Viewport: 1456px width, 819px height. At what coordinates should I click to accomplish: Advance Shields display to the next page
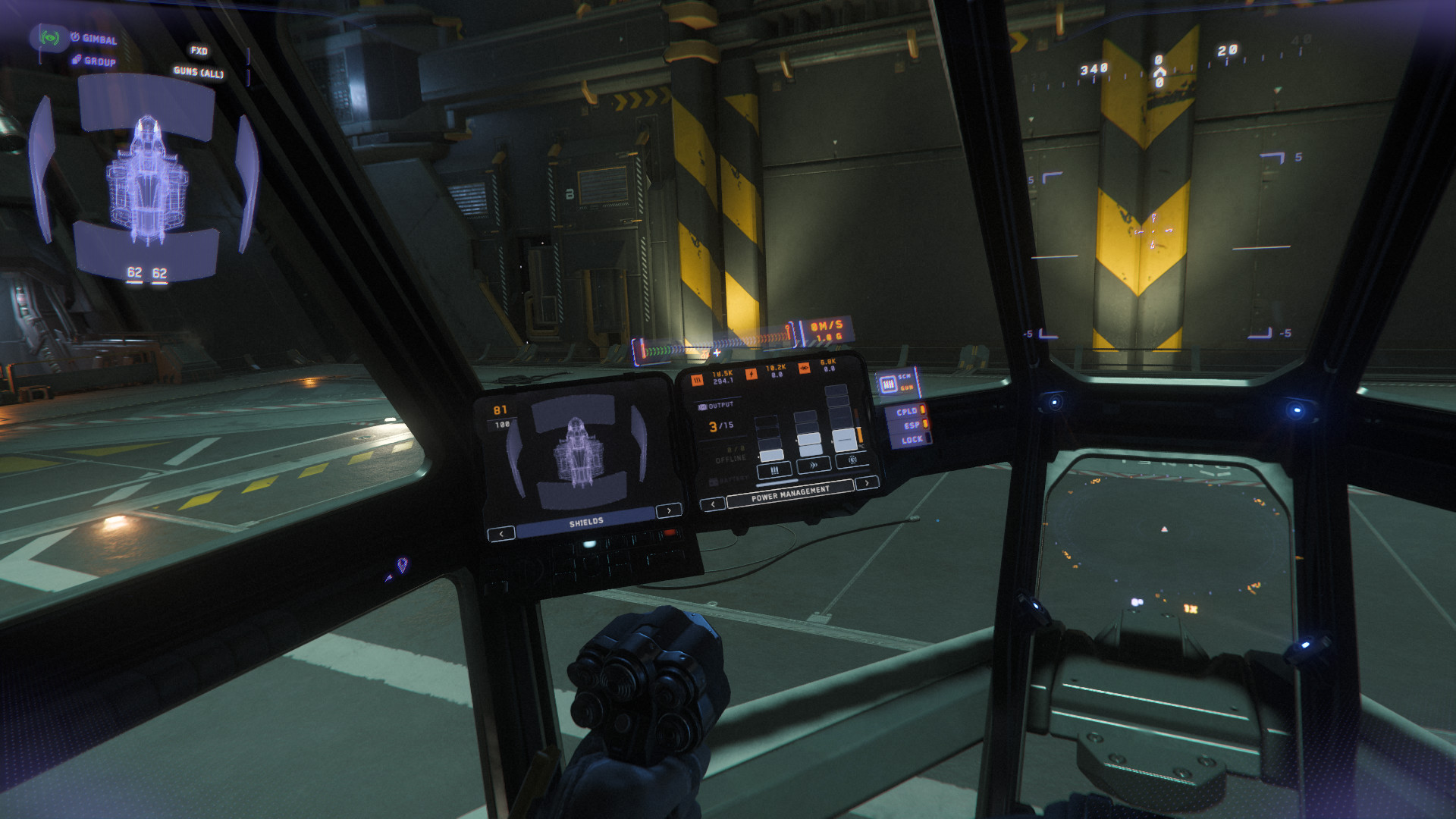click(668, 510)
